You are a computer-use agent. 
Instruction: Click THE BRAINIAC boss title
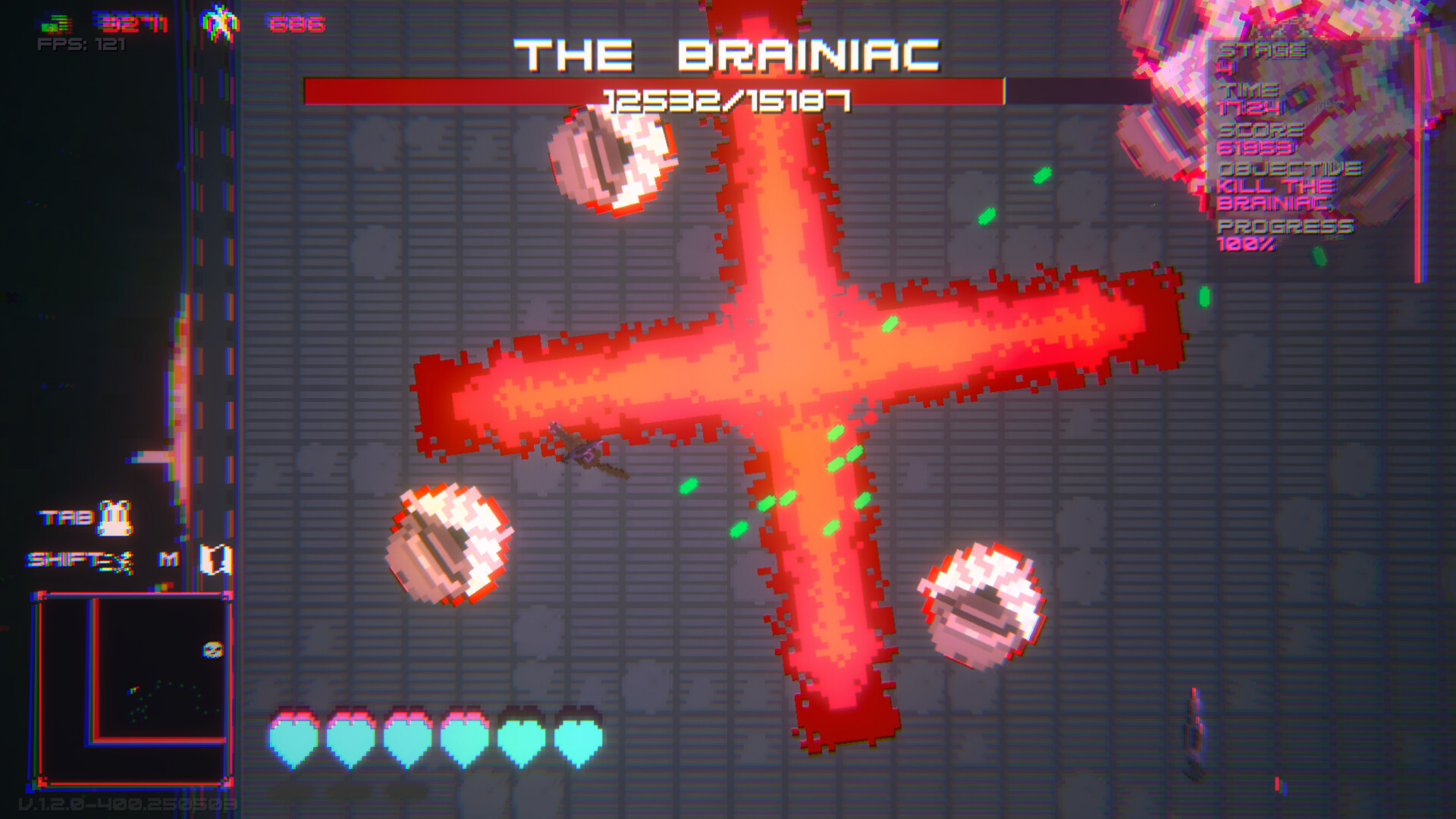coord(726,53)
